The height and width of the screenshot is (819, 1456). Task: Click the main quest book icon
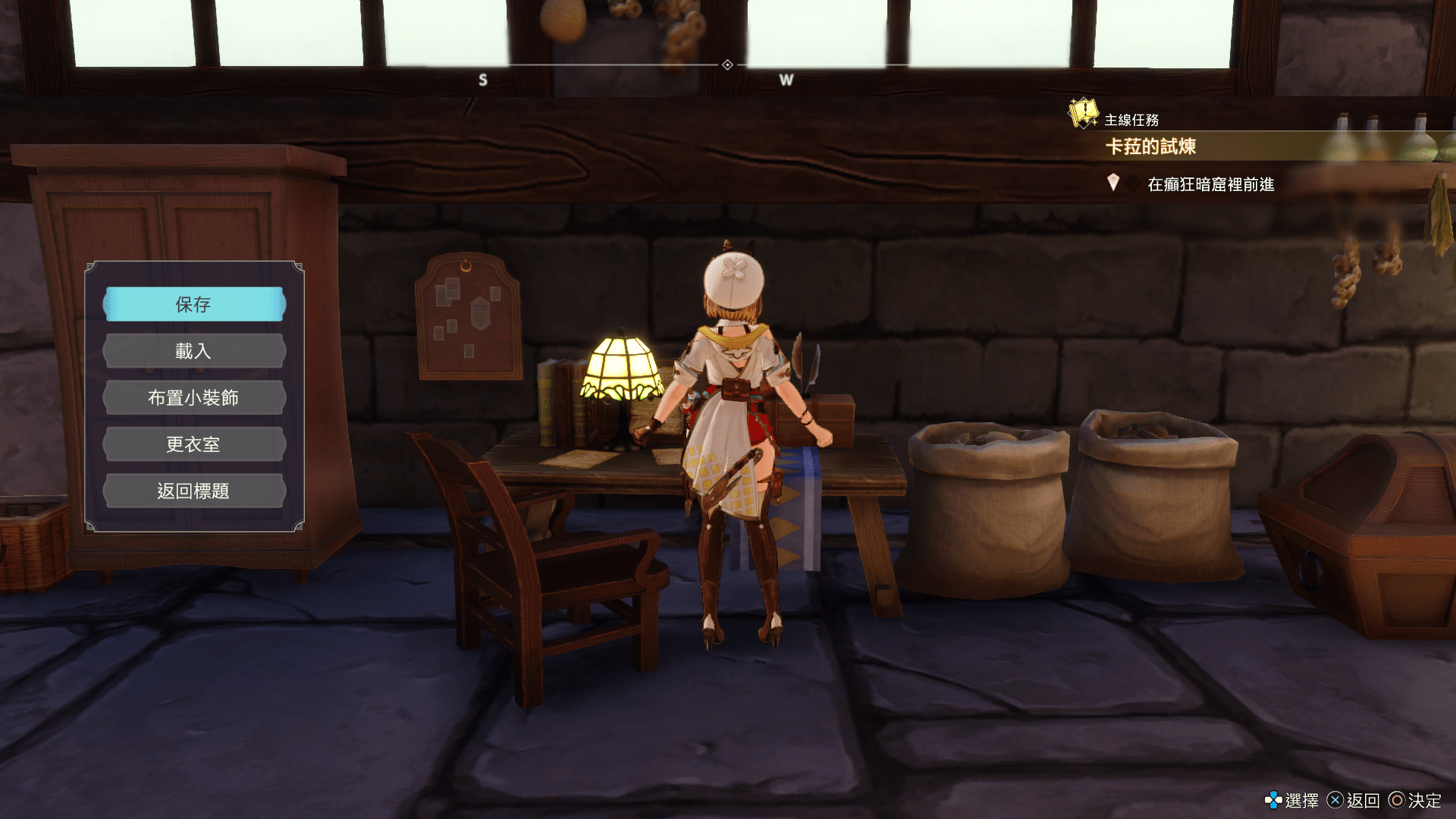[1083, 113]
